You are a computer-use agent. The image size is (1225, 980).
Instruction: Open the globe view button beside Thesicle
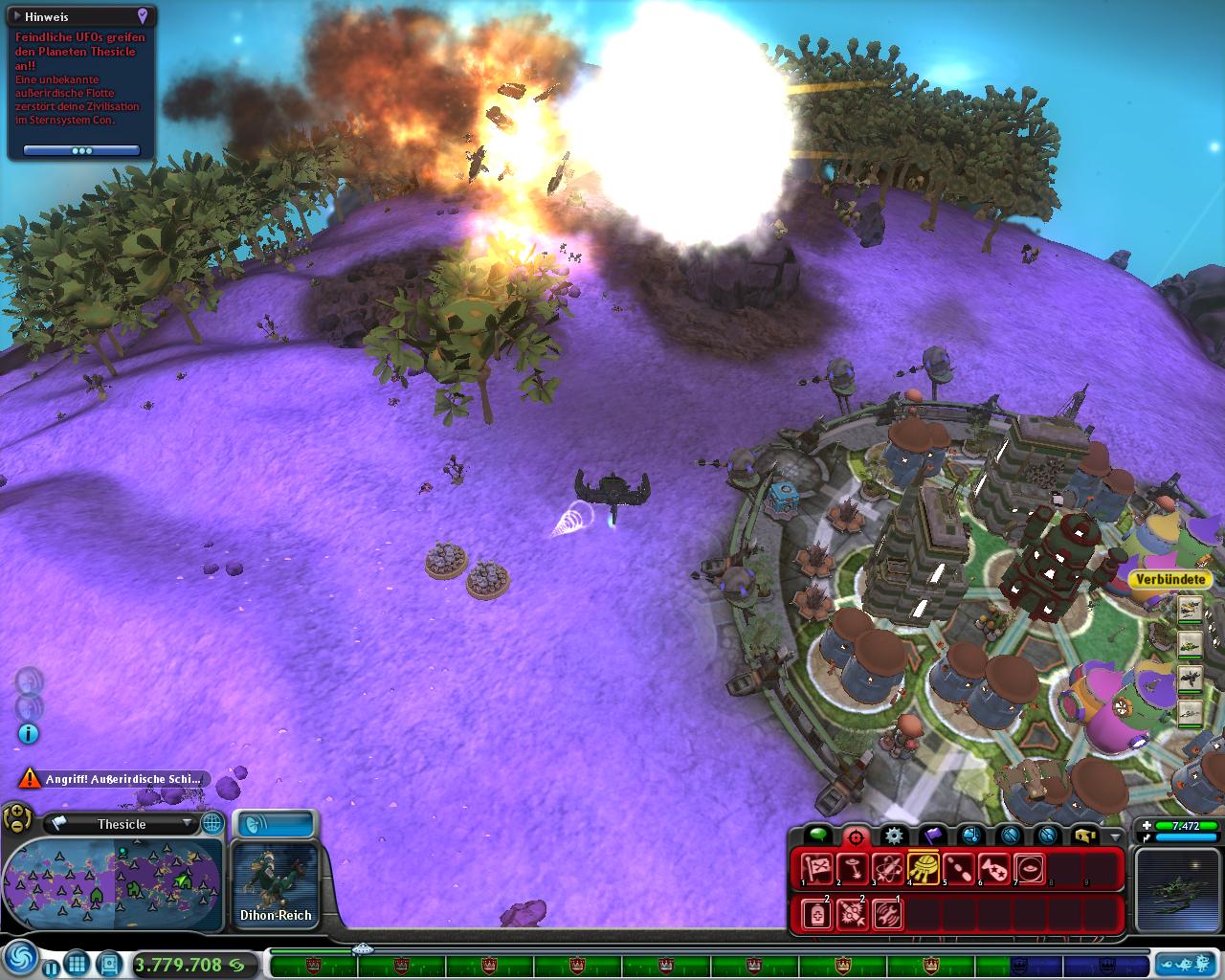pyautogui.click(x=212, y=823)
